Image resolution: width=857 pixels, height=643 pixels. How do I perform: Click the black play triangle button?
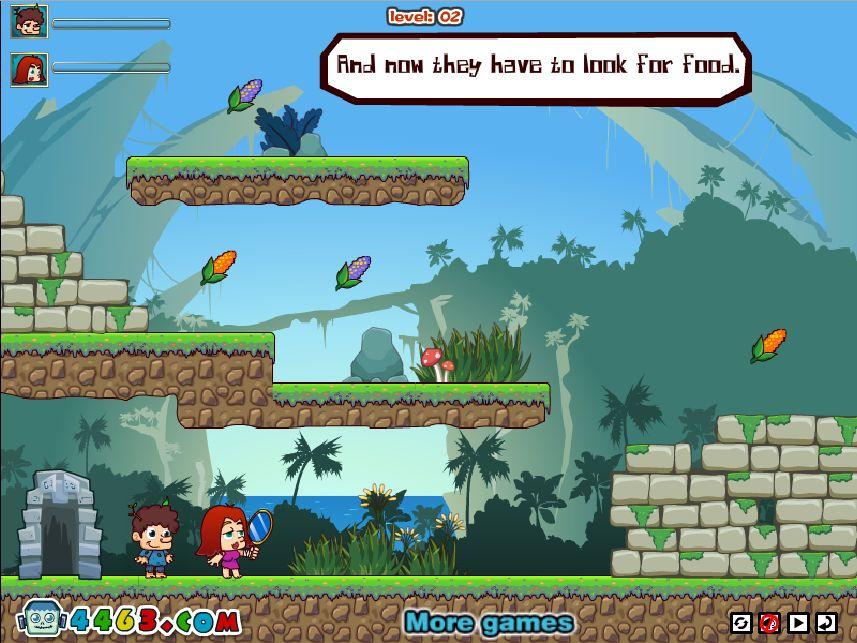(x=798, y=623)
